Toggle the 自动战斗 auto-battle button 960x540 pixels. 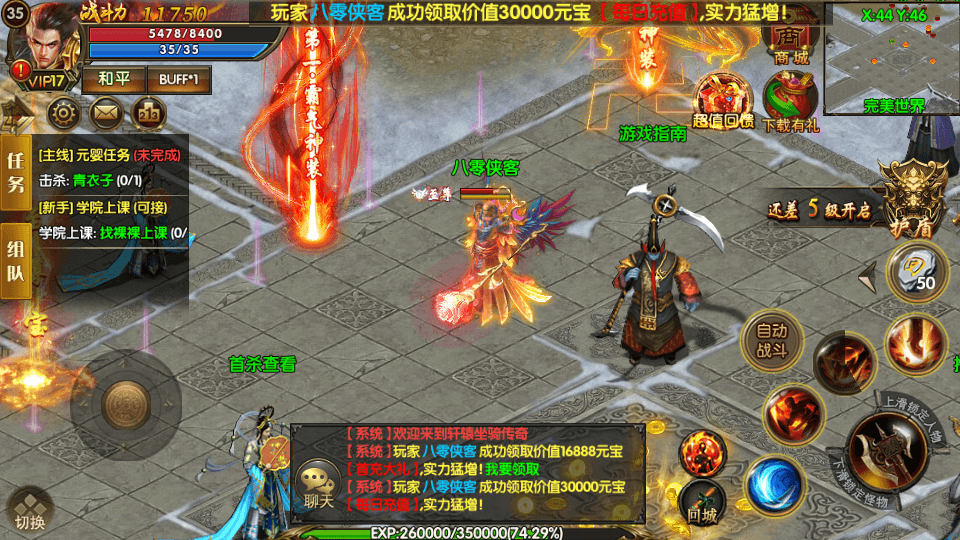[771, 339]
